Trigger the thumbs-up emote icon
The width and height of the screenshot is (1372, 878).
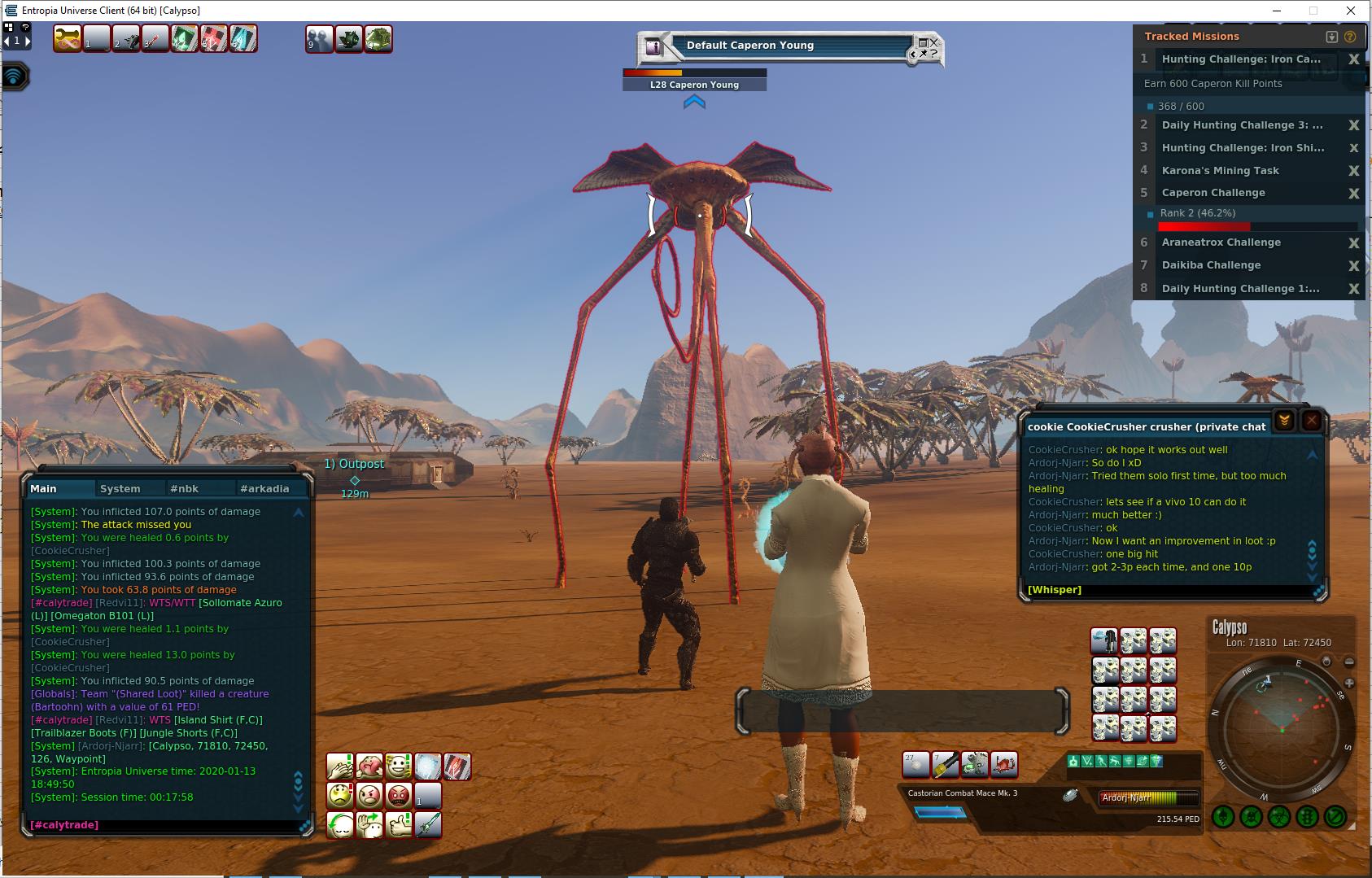[399, 824]
